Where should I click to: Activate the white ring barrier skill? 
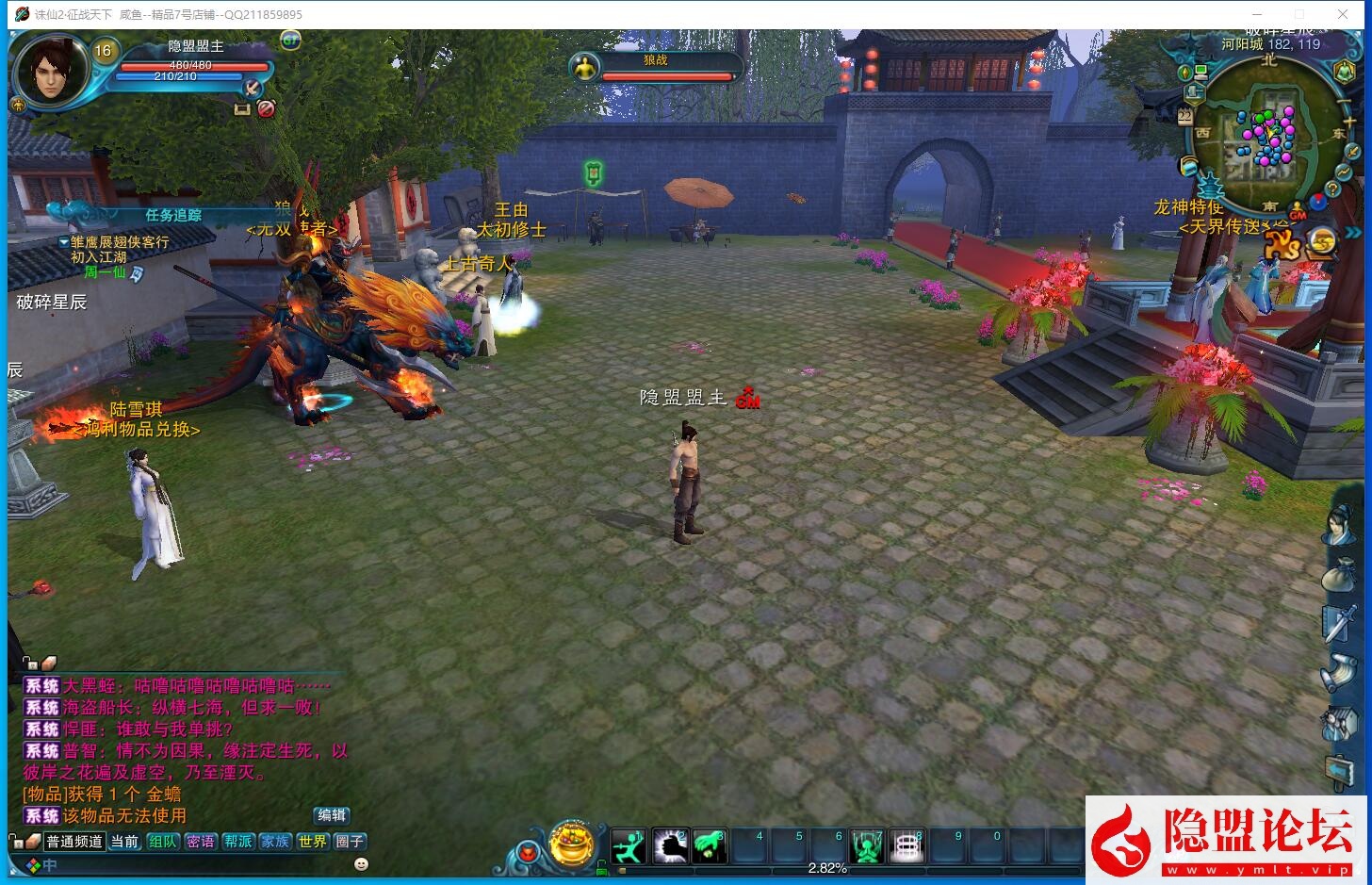point(906,846)
